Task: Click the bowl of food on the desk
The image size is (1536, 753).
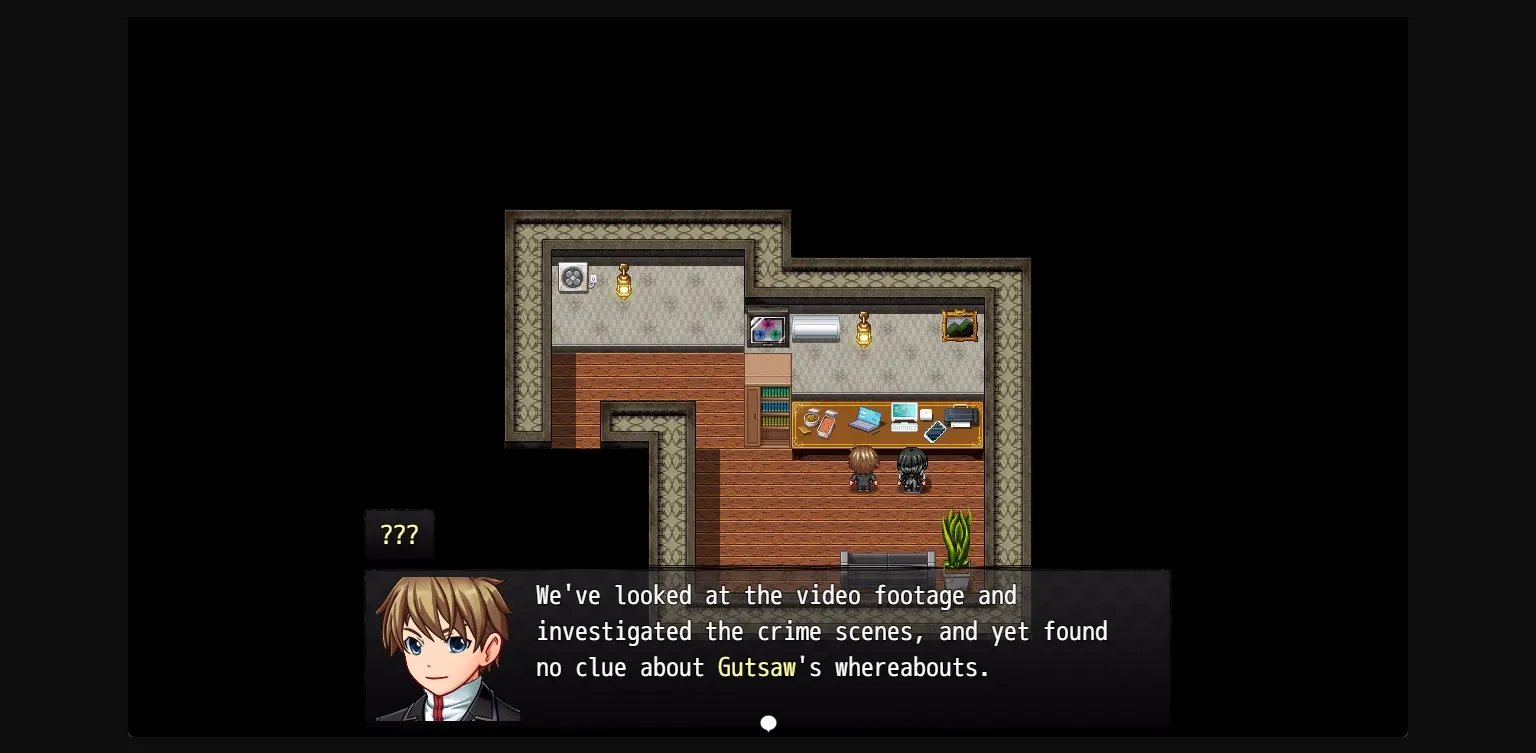Action: click(x=811, y=417)
